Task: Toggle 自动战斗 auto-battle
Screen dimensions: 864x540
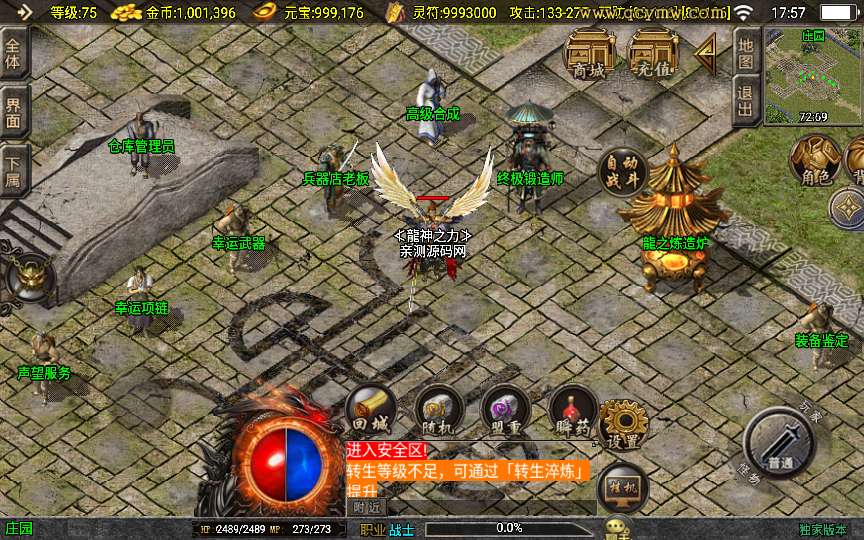Action: click(622, 171)
